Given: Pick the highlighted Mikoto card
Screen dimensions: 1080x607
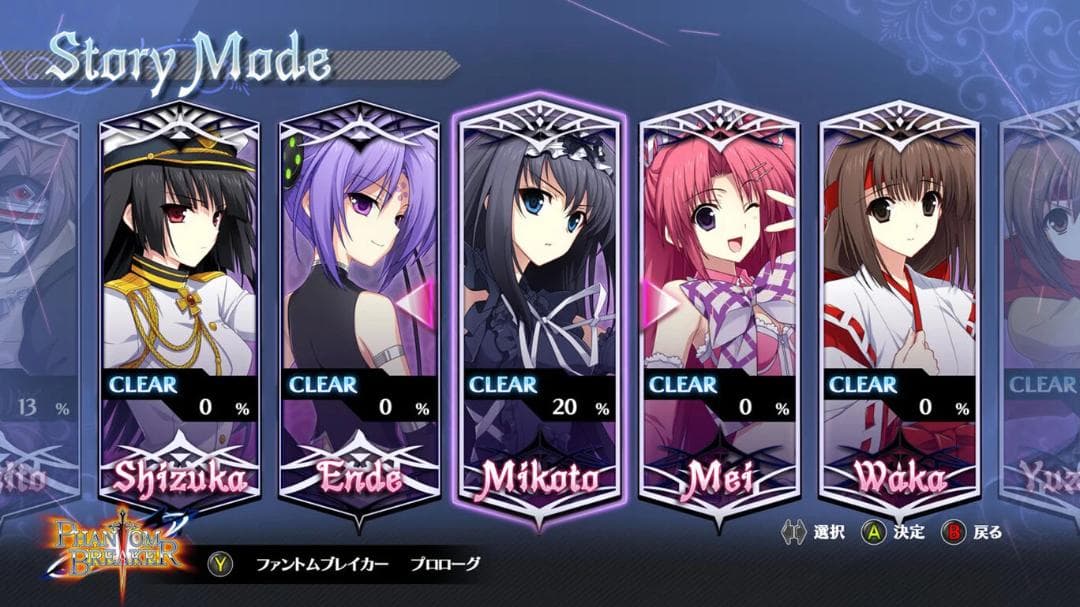Looking at the screenshot, I should coord(540,310).
